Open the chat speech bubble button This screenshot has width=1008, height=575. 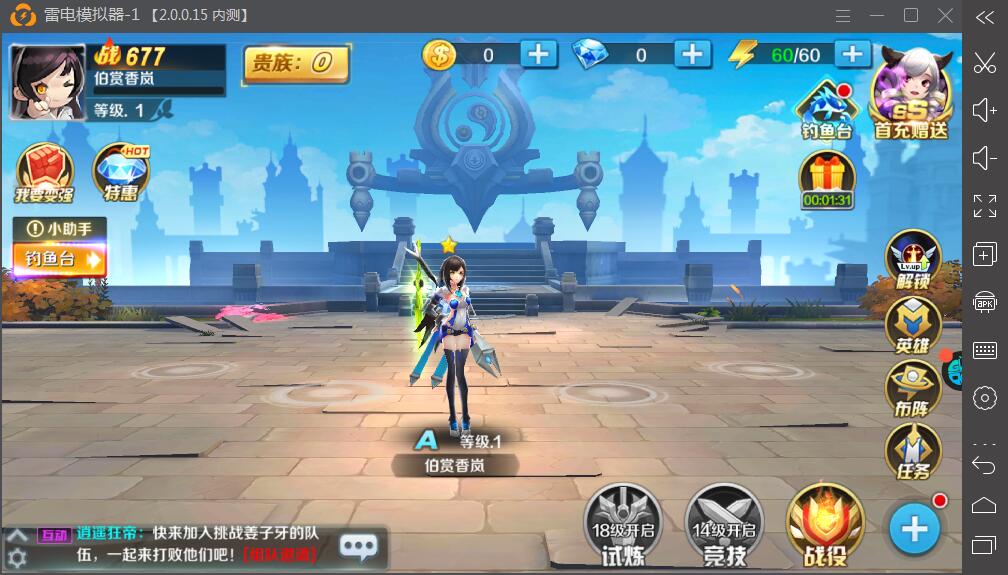[x=359, y=546]
